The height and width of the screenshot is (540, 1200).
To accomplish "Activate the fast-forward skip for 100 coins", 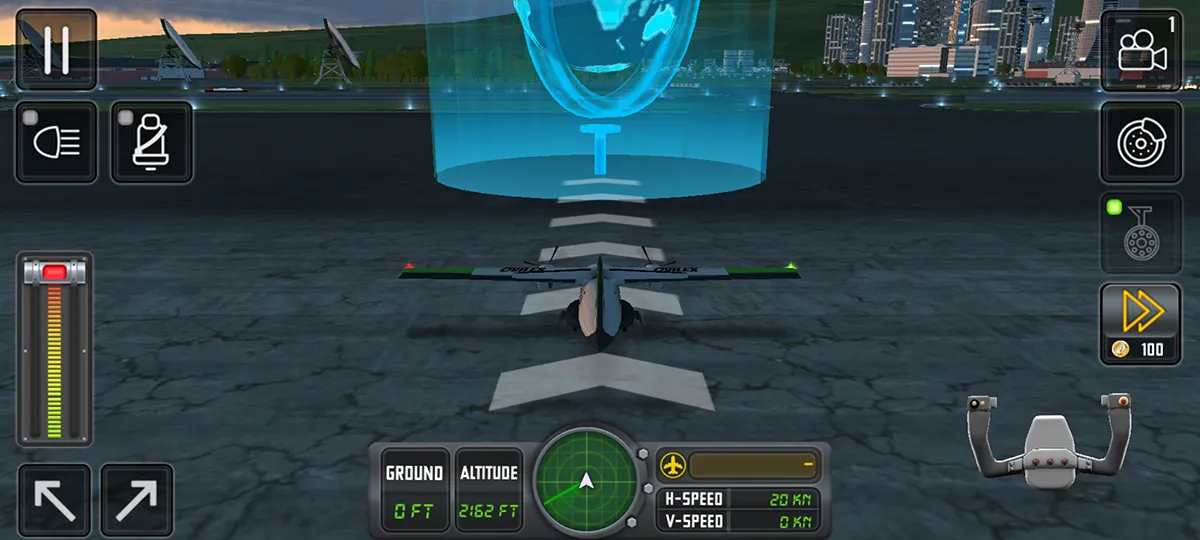I will point(1141,323).
